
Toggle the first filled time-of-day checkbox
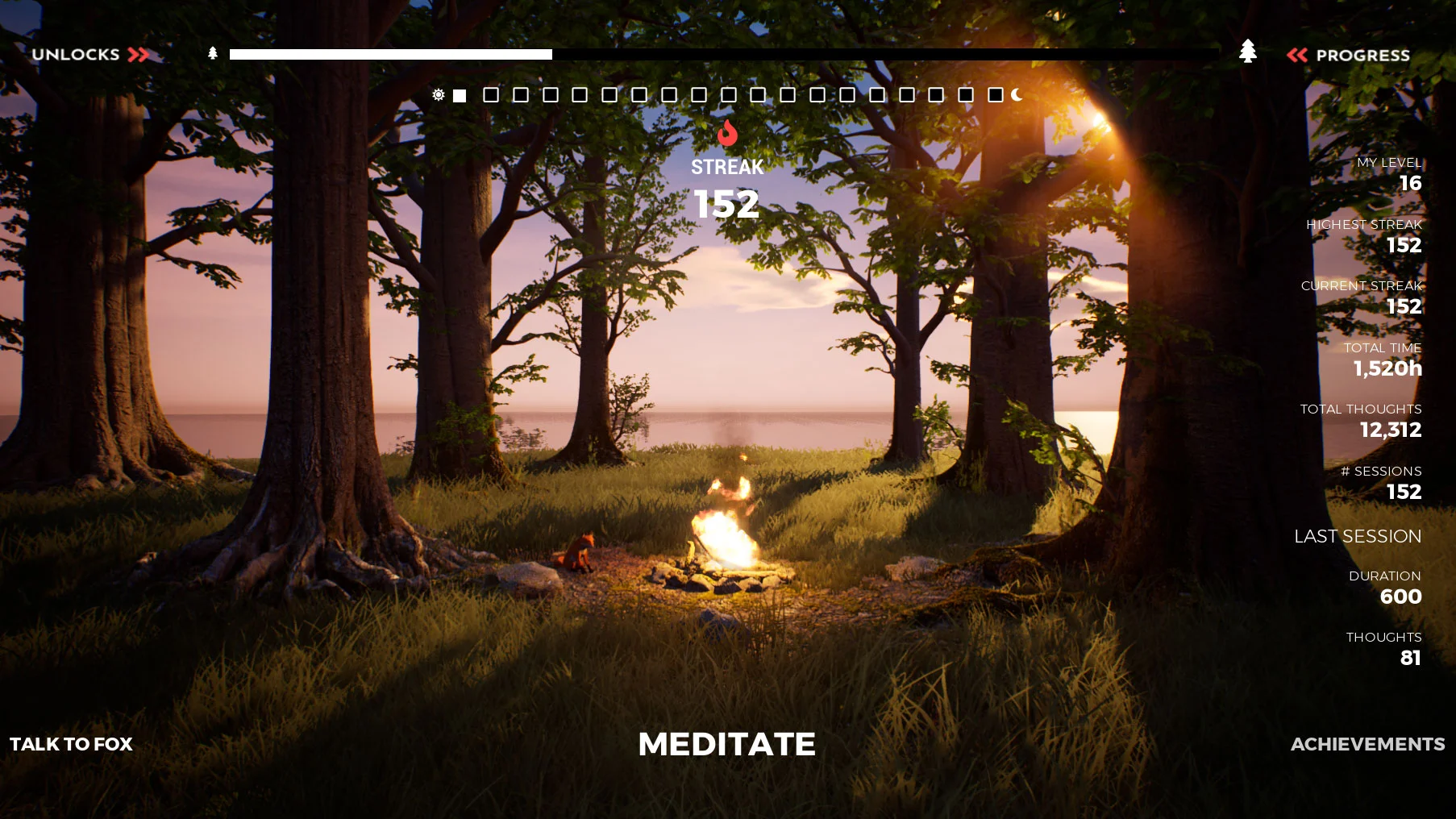(x=460, y=95)
